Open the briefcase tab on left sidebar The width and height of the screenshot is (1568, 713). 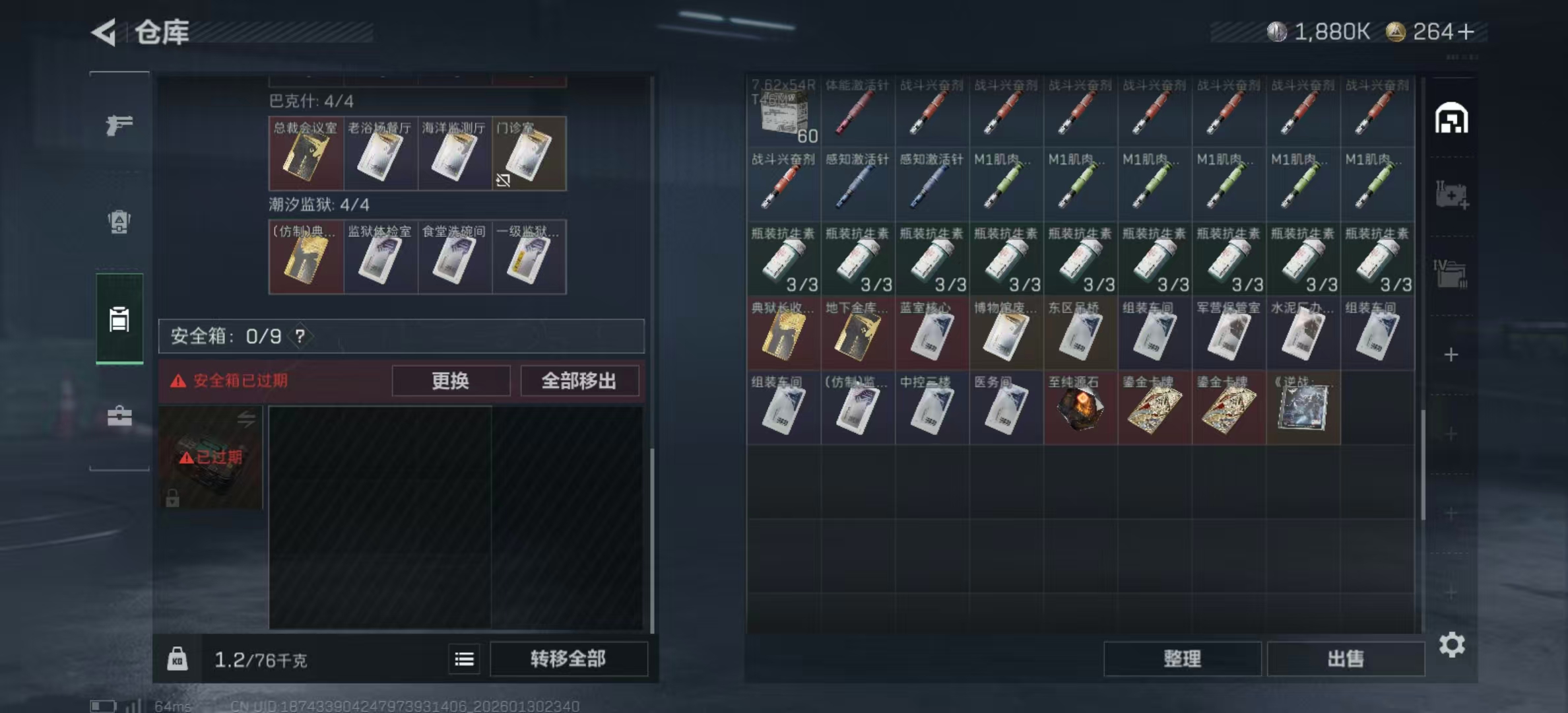pos(120,417)
